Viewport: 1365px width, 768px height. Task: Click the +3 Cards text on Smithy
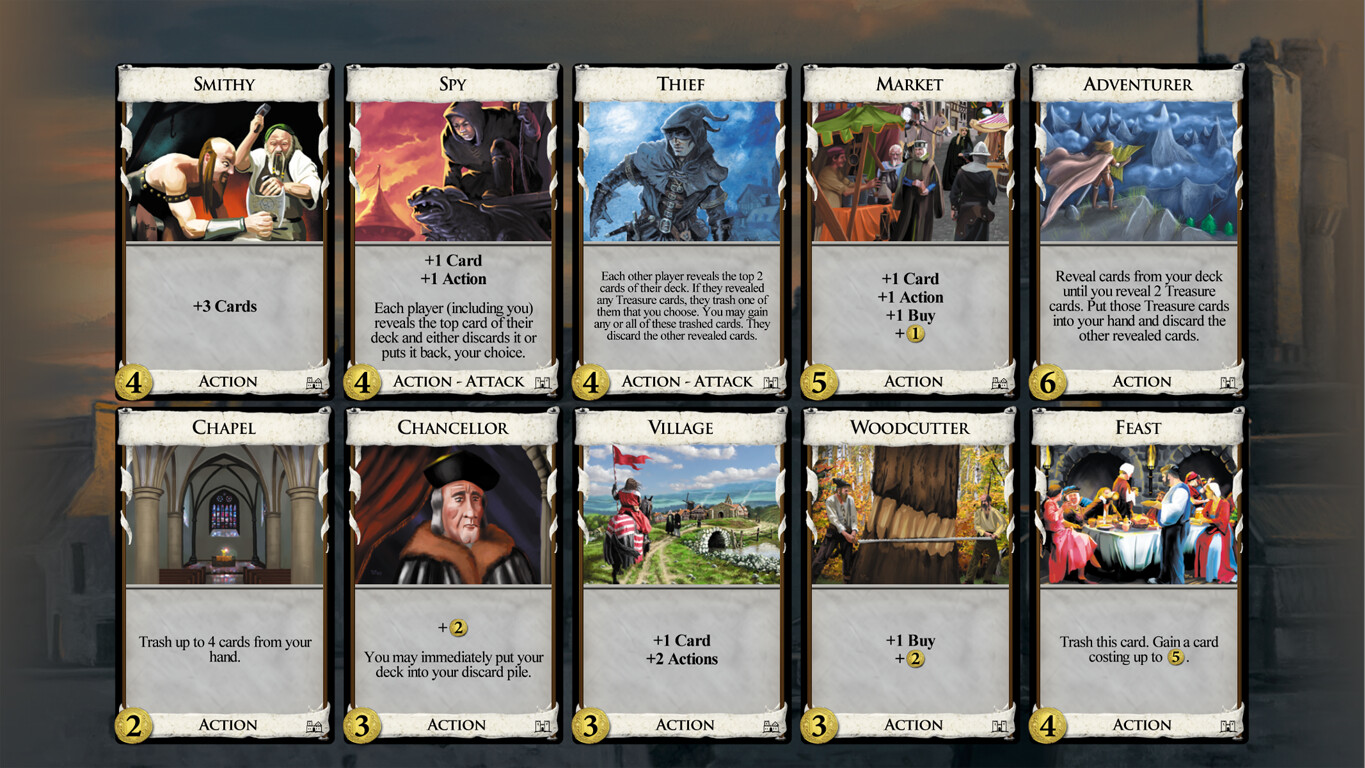(225, 306)
